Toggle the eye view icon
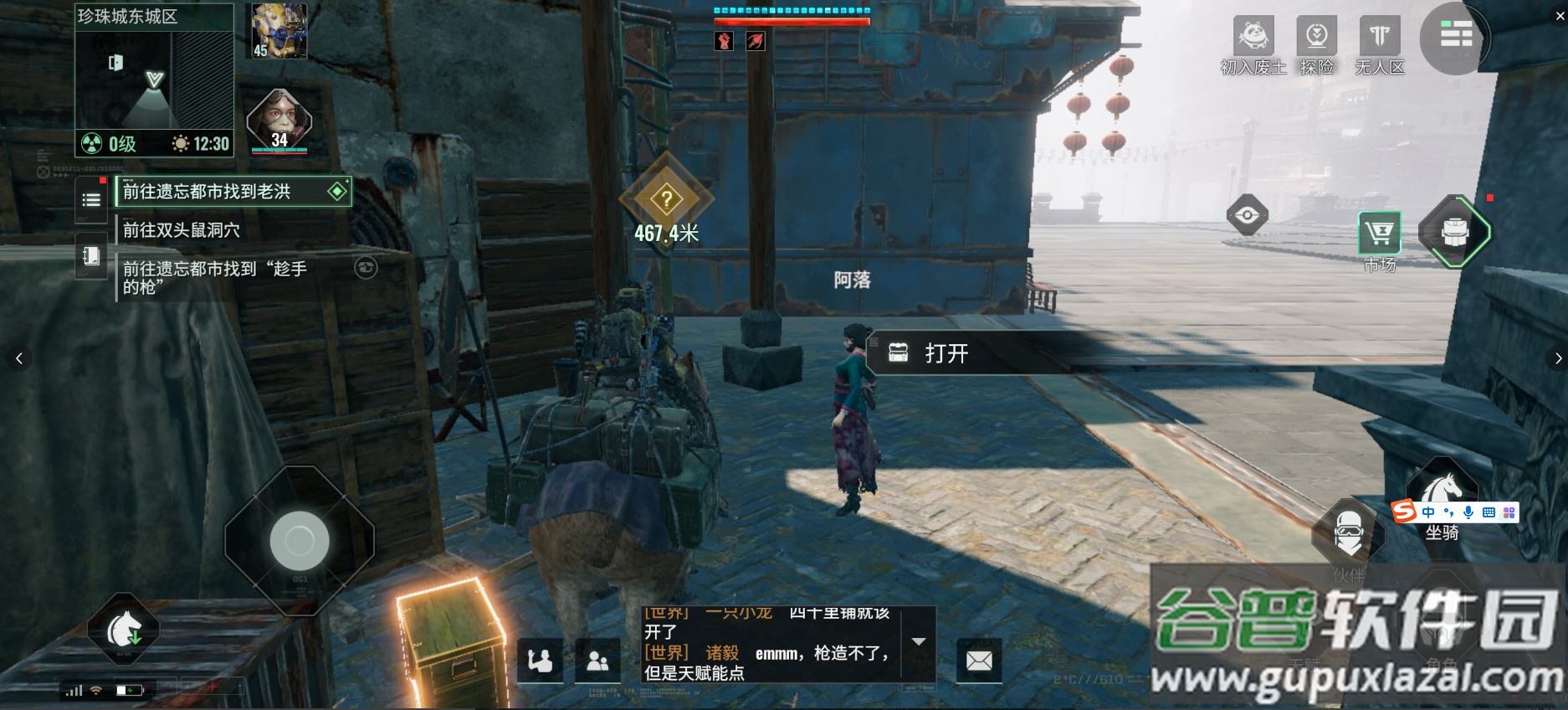The height and width of the screenshot is (710, 1568). (x=1247, y=215)
